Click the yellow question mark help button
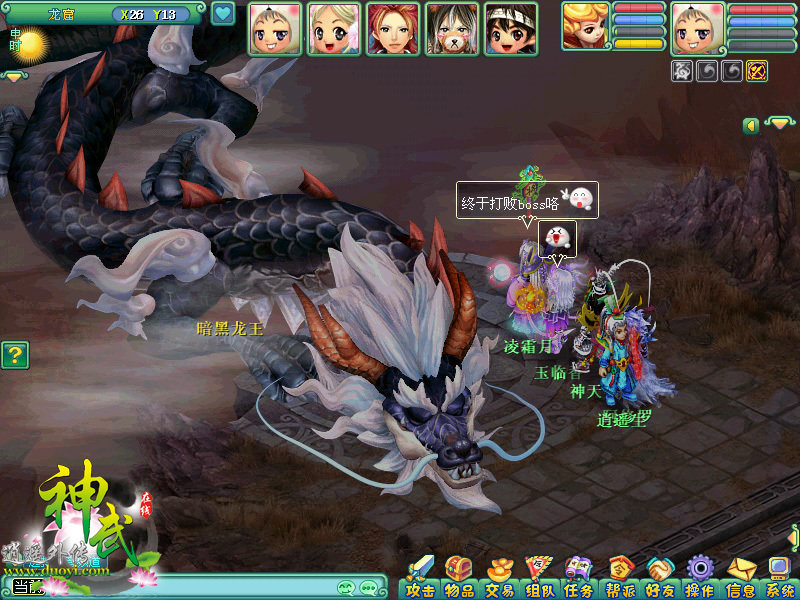This screenshot has height=600, width=800. coord(14,354)
